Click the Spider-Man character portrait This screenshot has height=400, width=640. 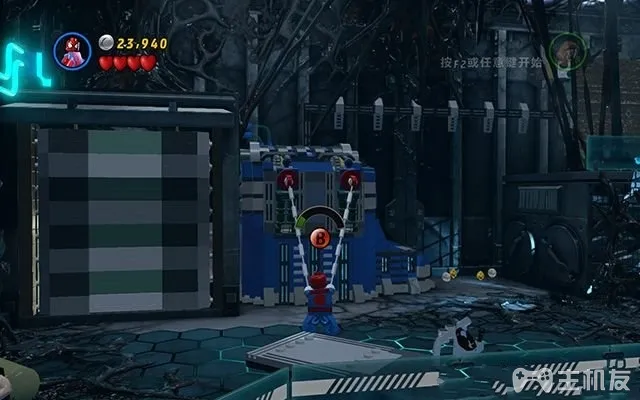click(71, 51)
